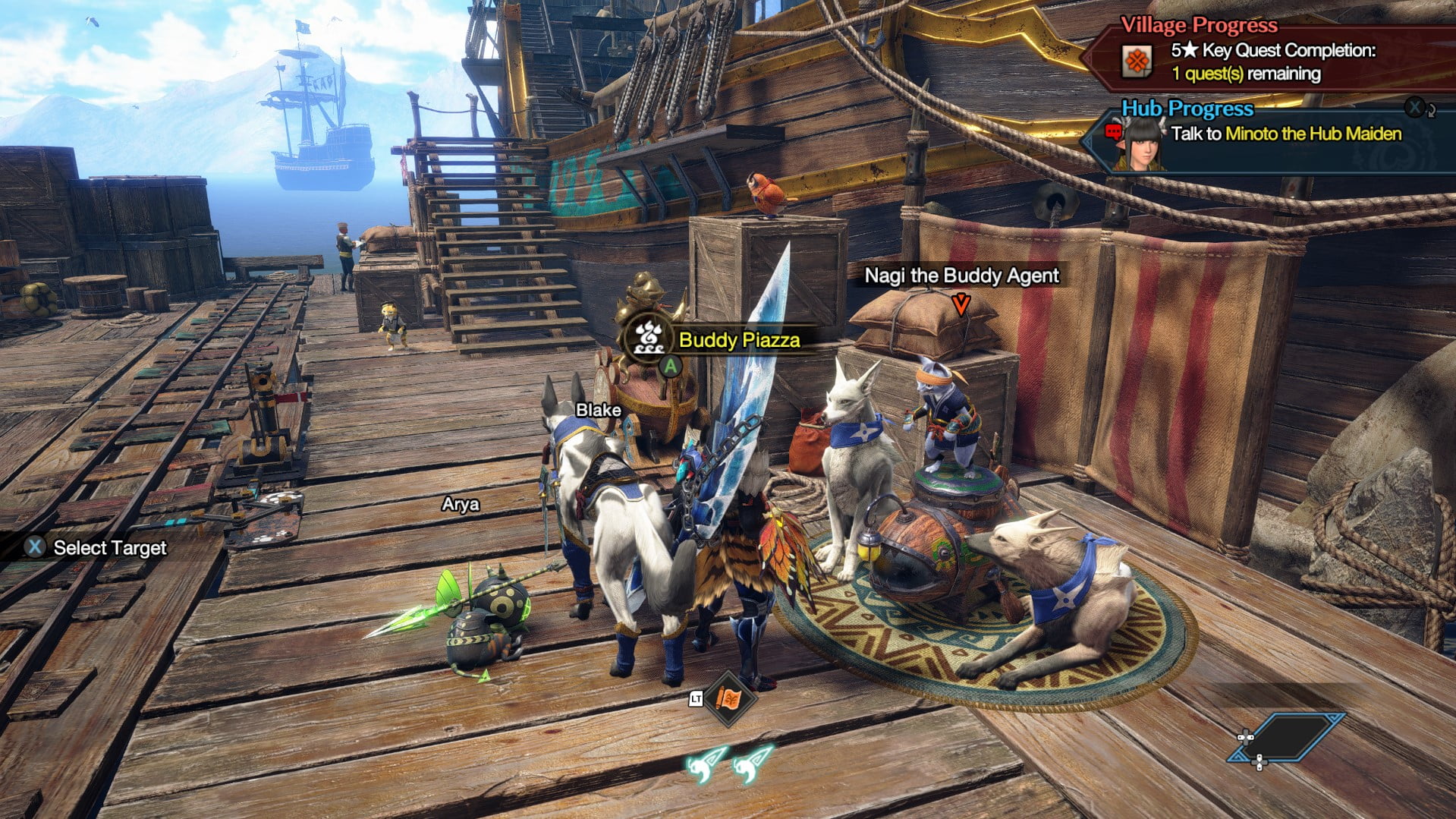Open the Talk to Minoto the Hub Maiden objective

(x=1294, y=135)
